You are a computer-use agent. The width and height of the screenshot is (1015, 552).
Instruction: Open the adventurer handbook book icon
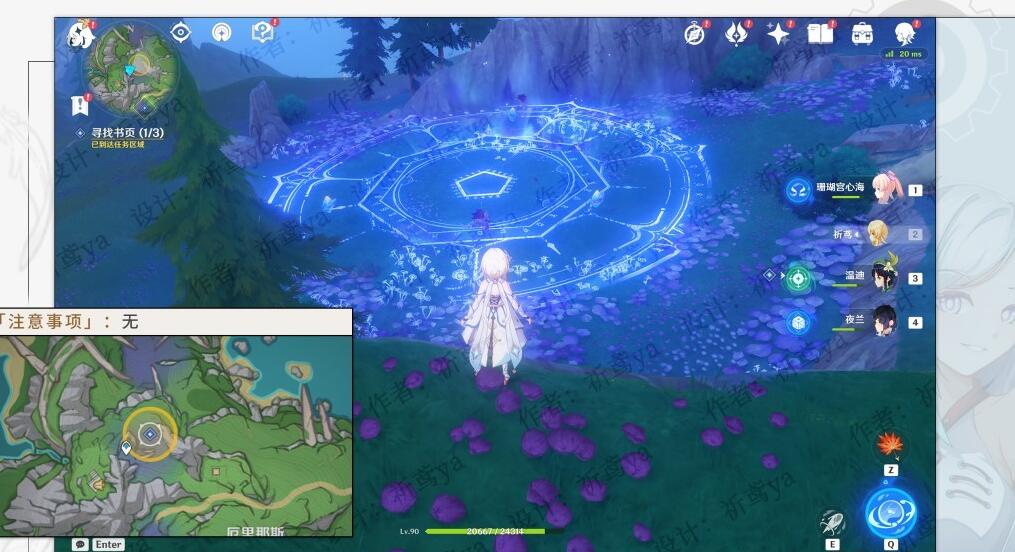[820, 34]
